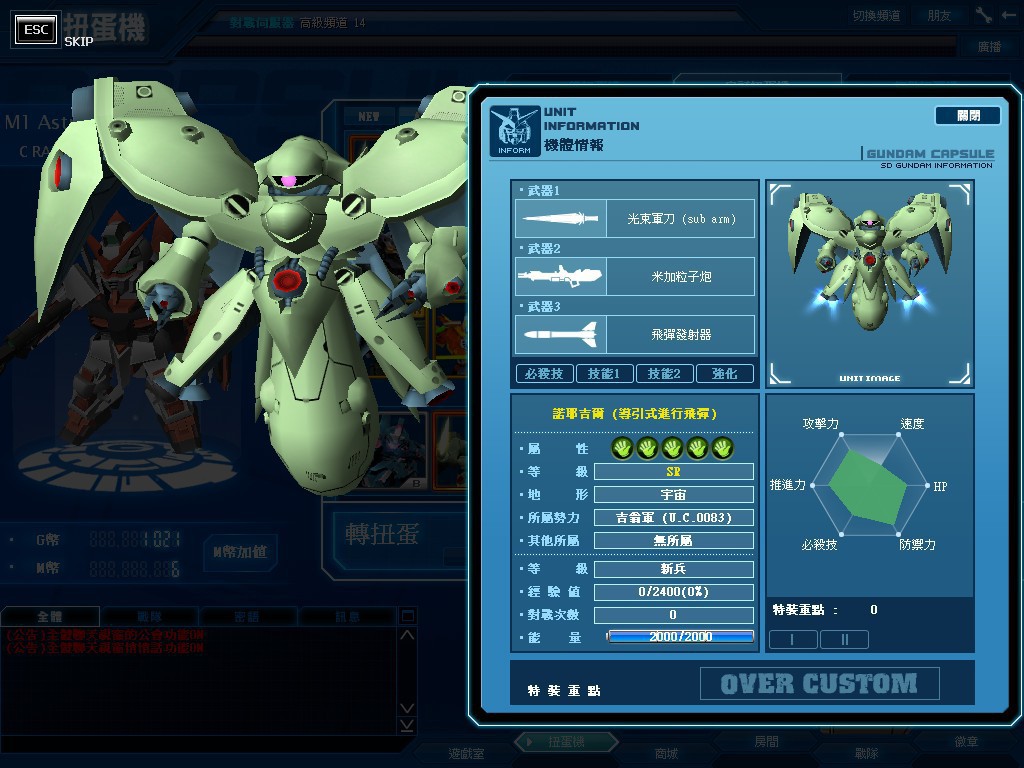The width and height of the screenshot is (1024, 768).
Task: Close the unit information panel with 關閉
Action: (967, 116)
